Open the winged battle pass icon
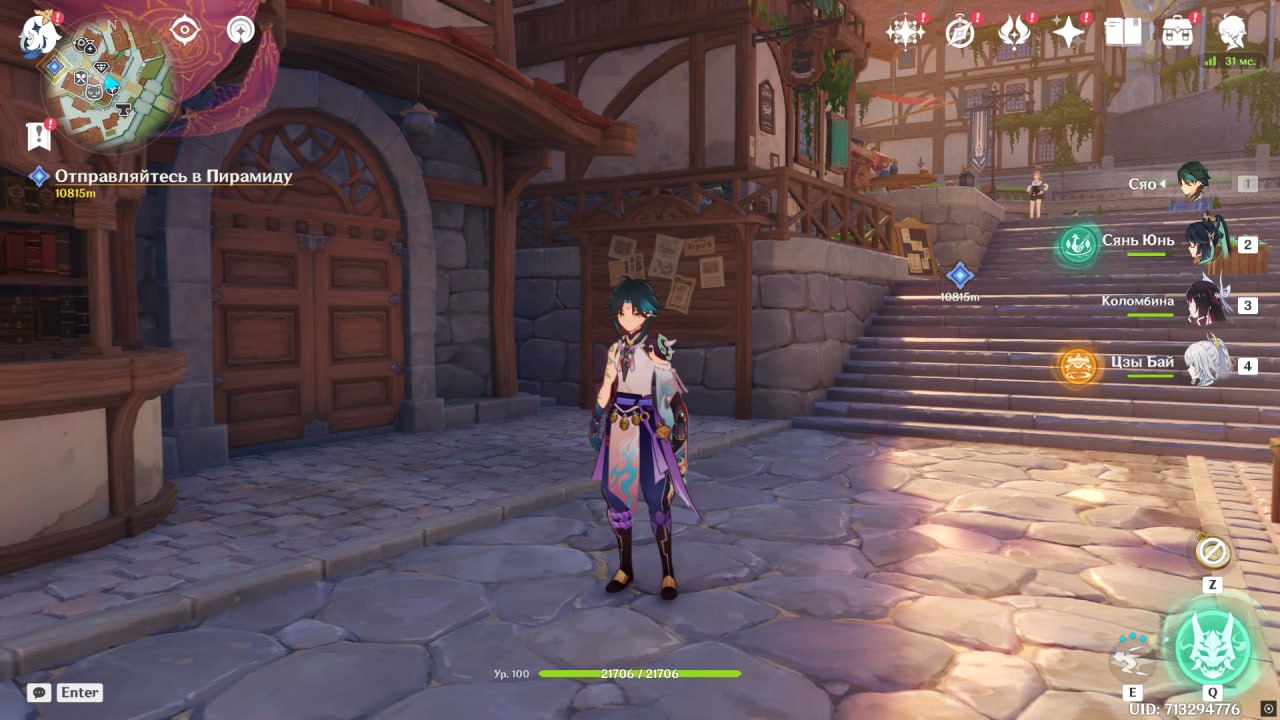 click(1014, 32)
